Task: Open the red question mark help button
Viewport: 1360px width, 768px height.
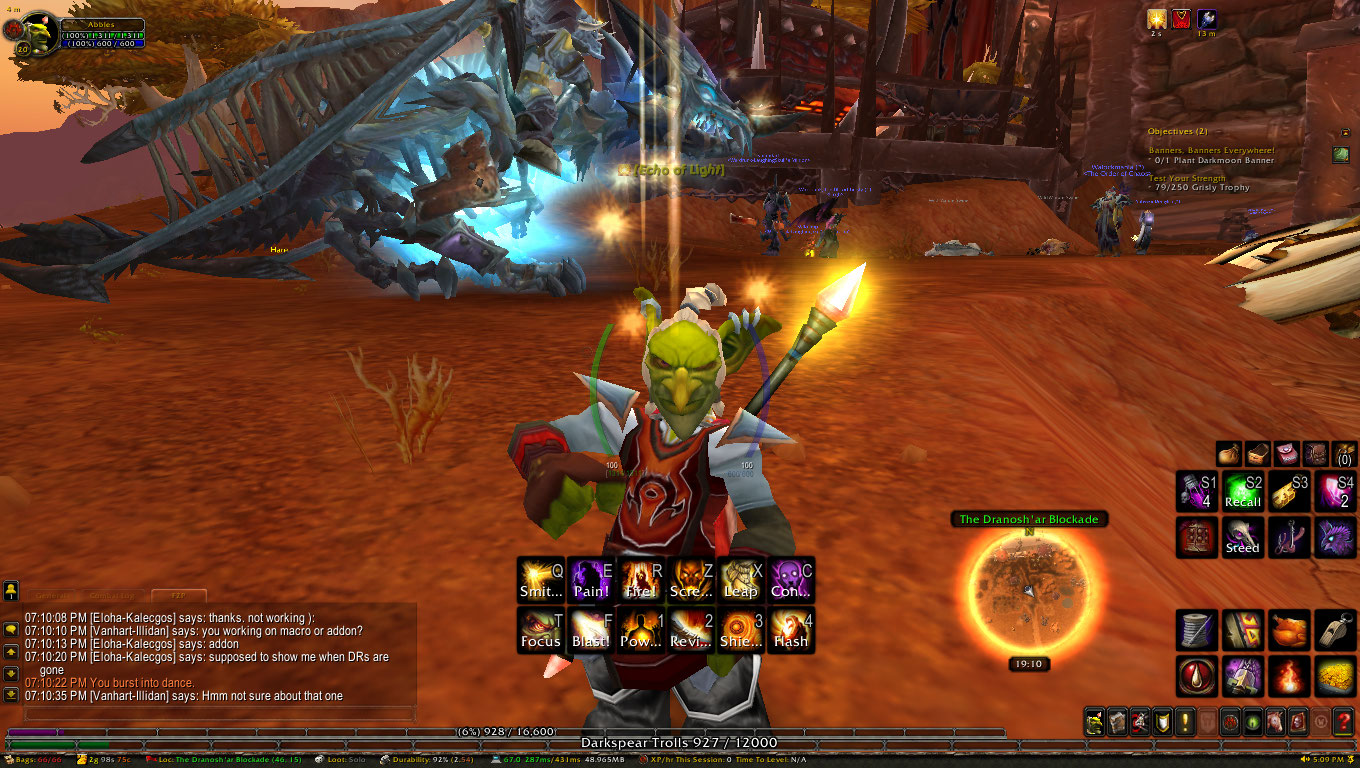Action: point(1343,720)
